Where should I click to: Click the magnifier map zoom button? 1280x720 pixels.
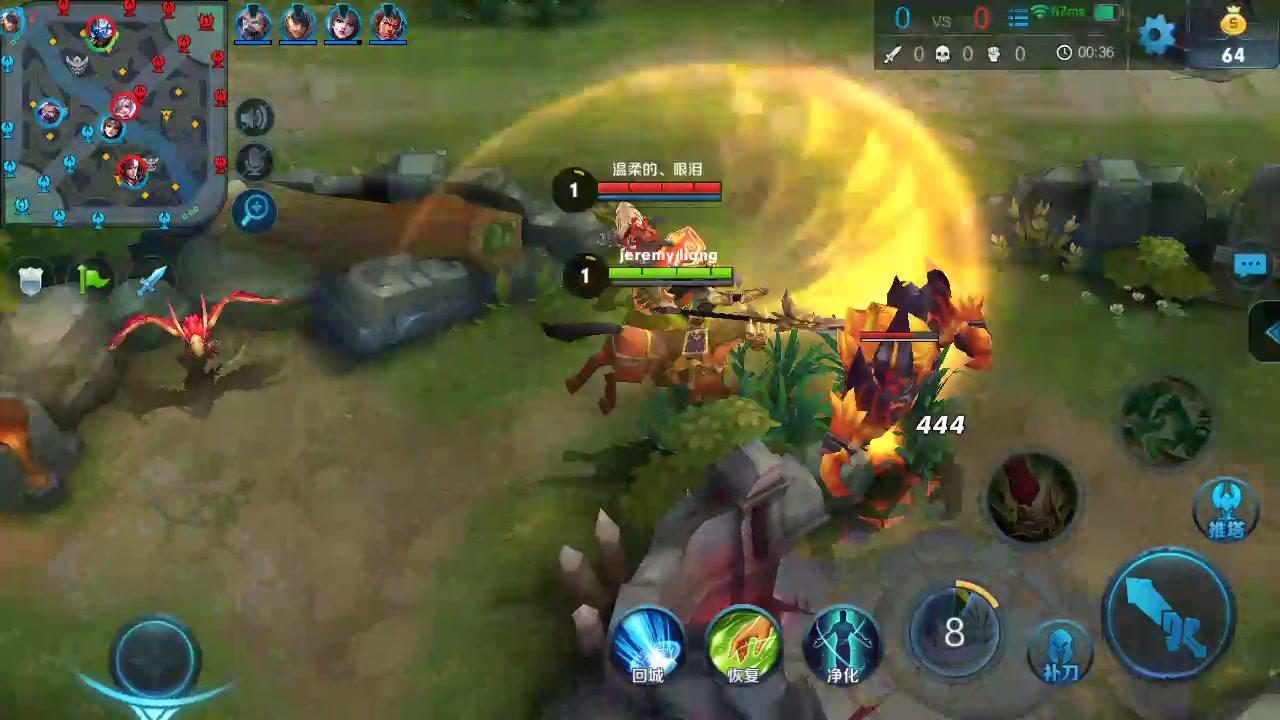pos(255,209)
